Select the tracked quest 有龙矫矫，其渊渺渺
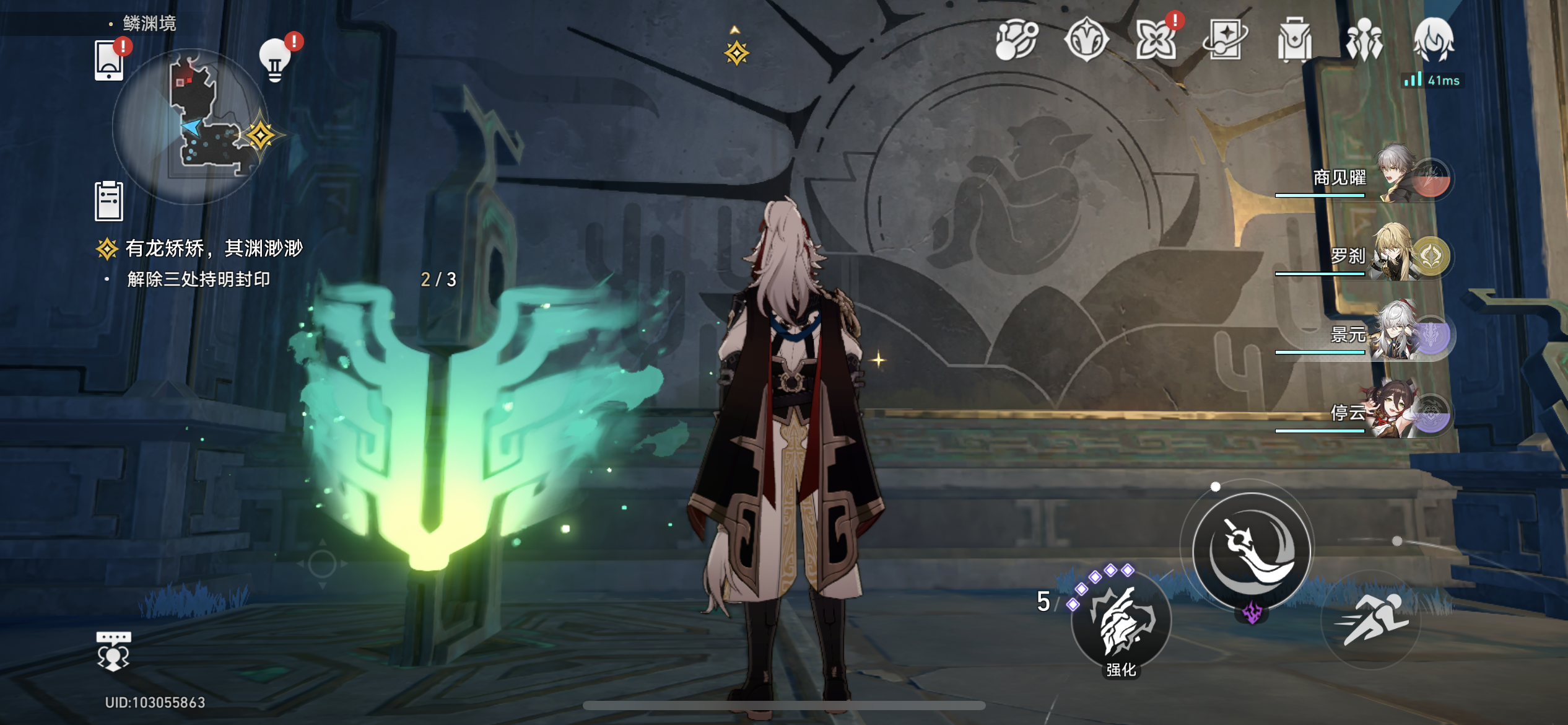Screen dimensions: 1568x725 (214, 249)
